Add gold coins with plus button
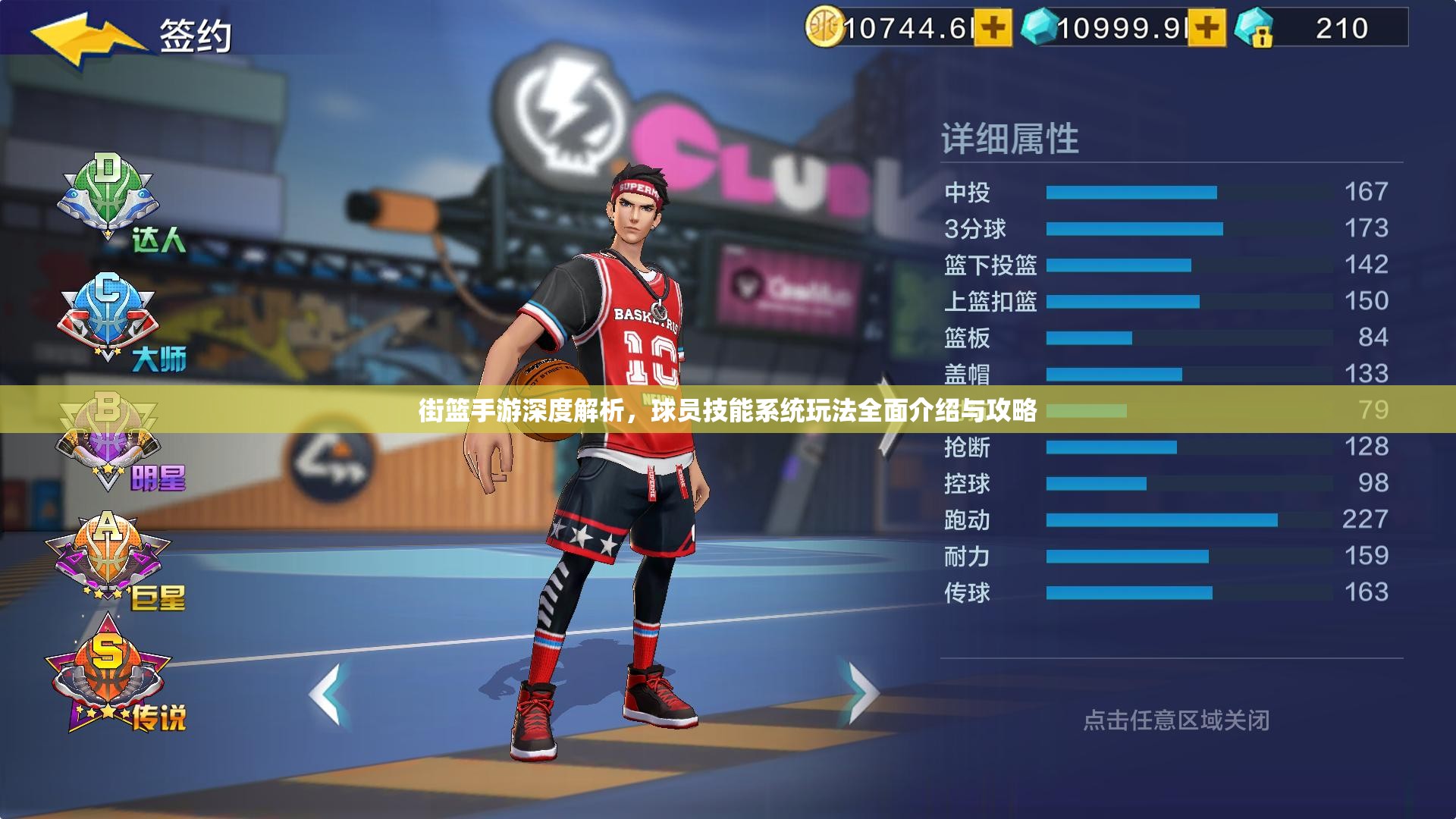Image resolution: width=1456 pixels, height=819 pixels. coord(993,29)
